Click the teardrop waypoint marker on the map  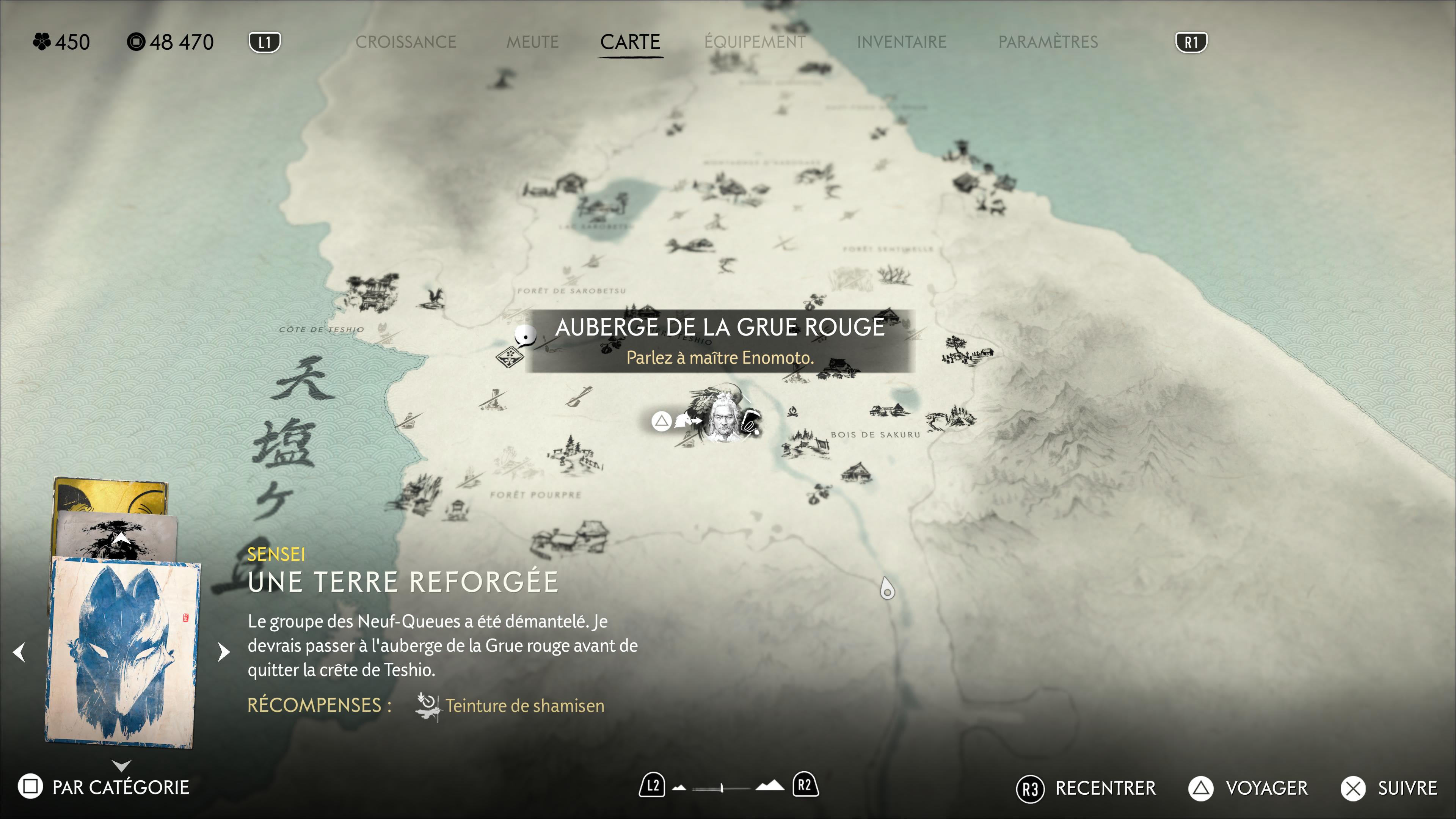pyautogui.click(x=887, y=589)
